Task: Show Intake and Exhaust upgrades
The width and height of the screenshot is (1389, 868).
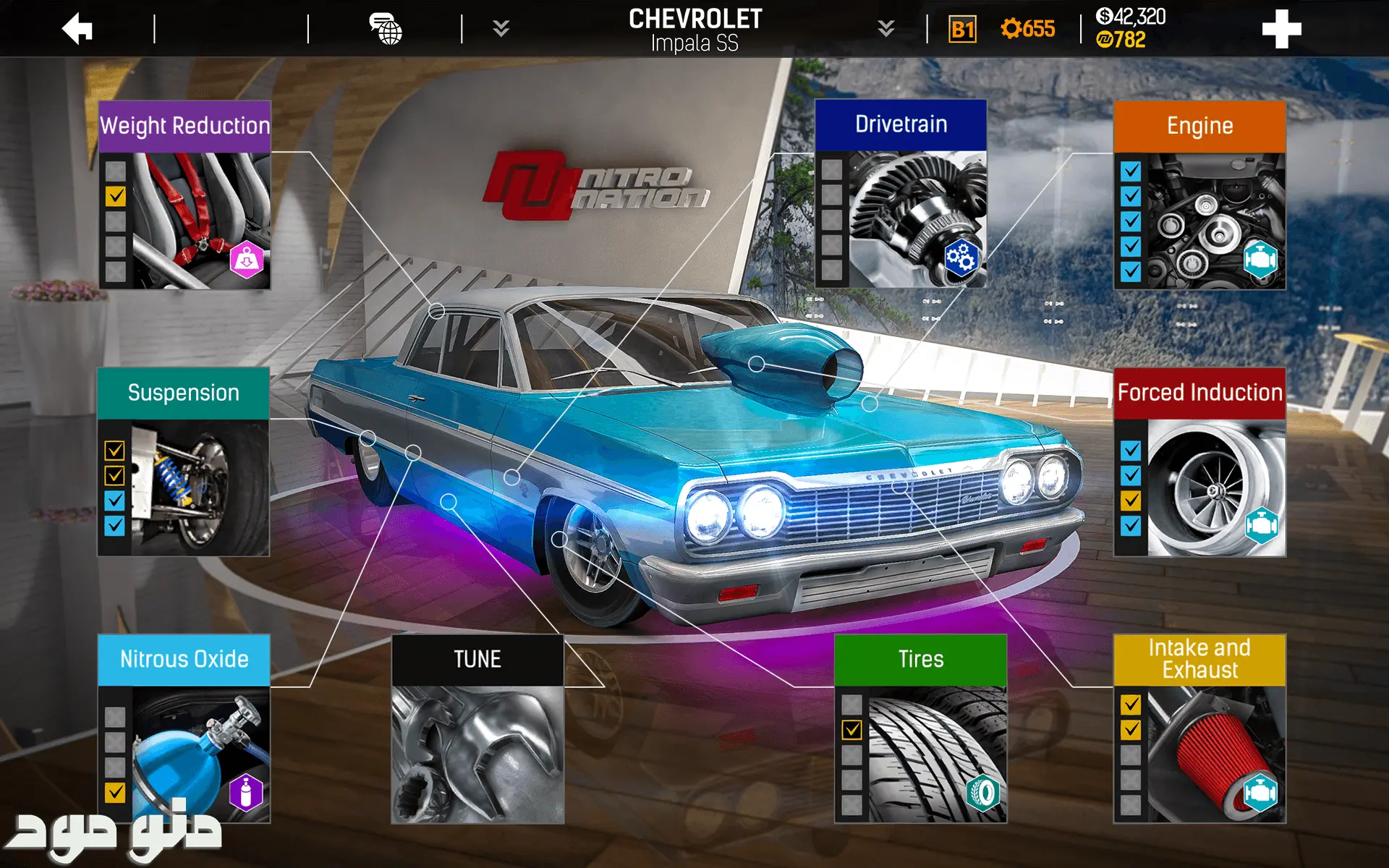Action: click(1199, 729)
